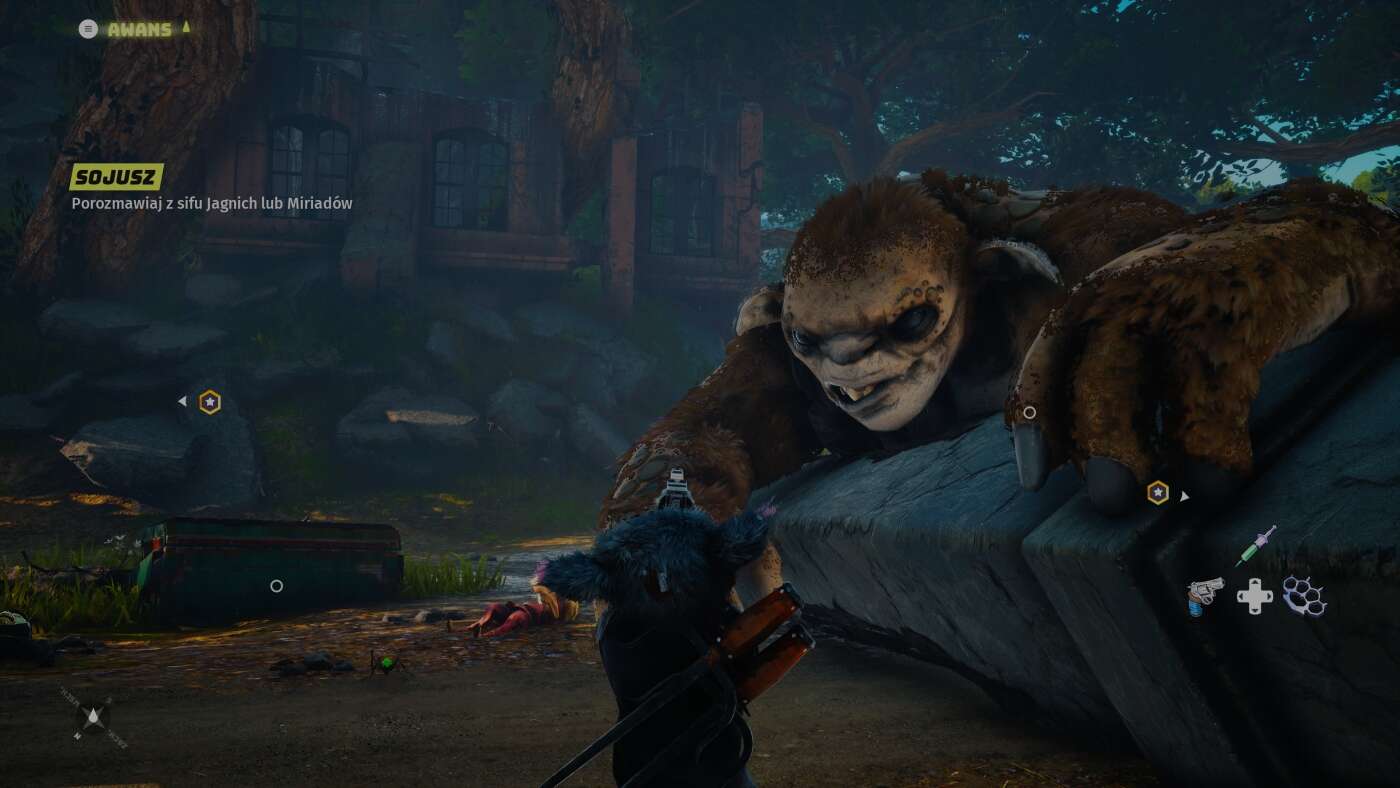Click the objective text Porozmawiaj z sifu Jagnich
Viewport: 1400px width, 788px height.
[x=211, y=203]
